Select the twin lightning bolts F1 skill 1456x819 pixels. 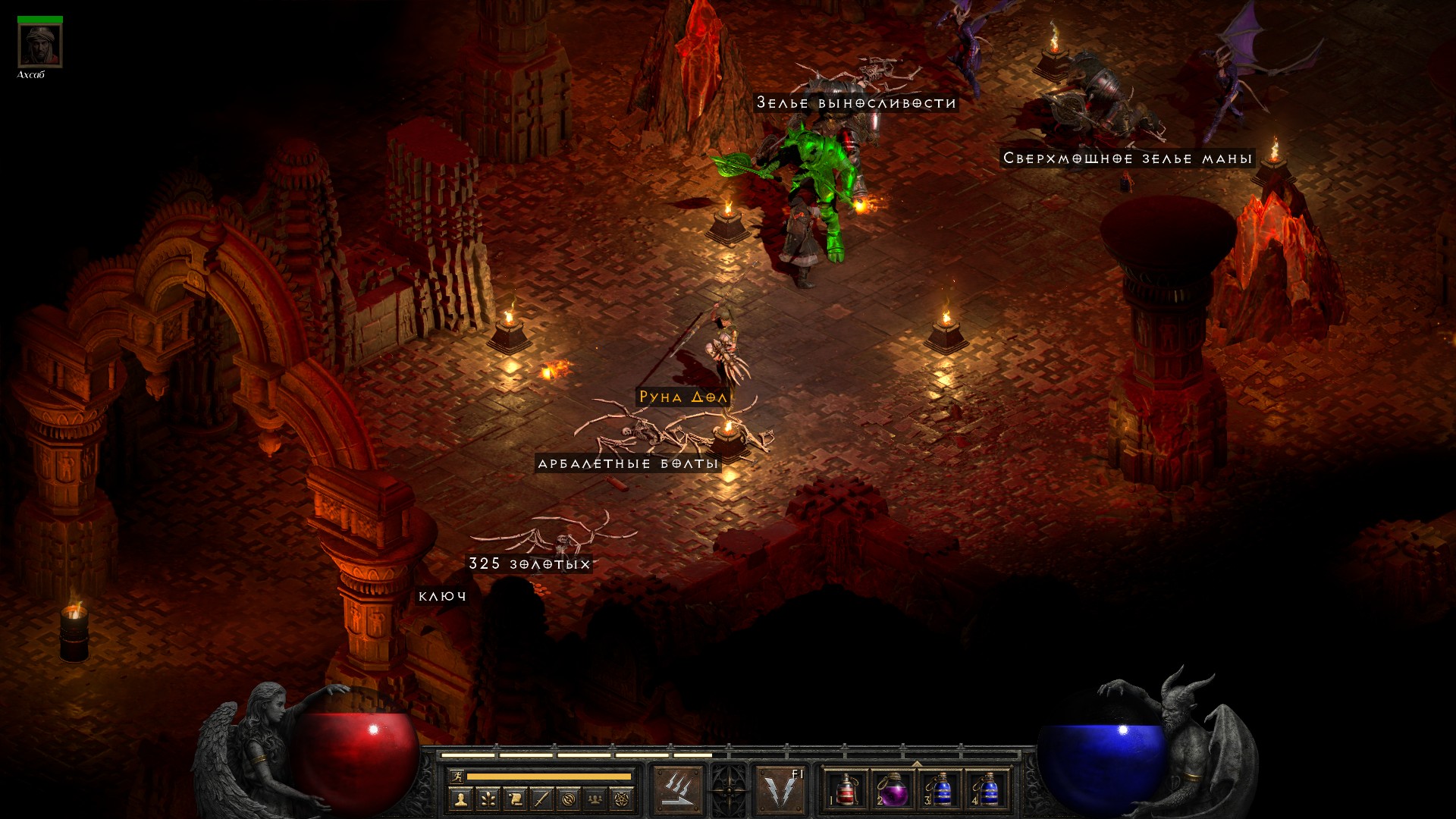pos(781,789)
